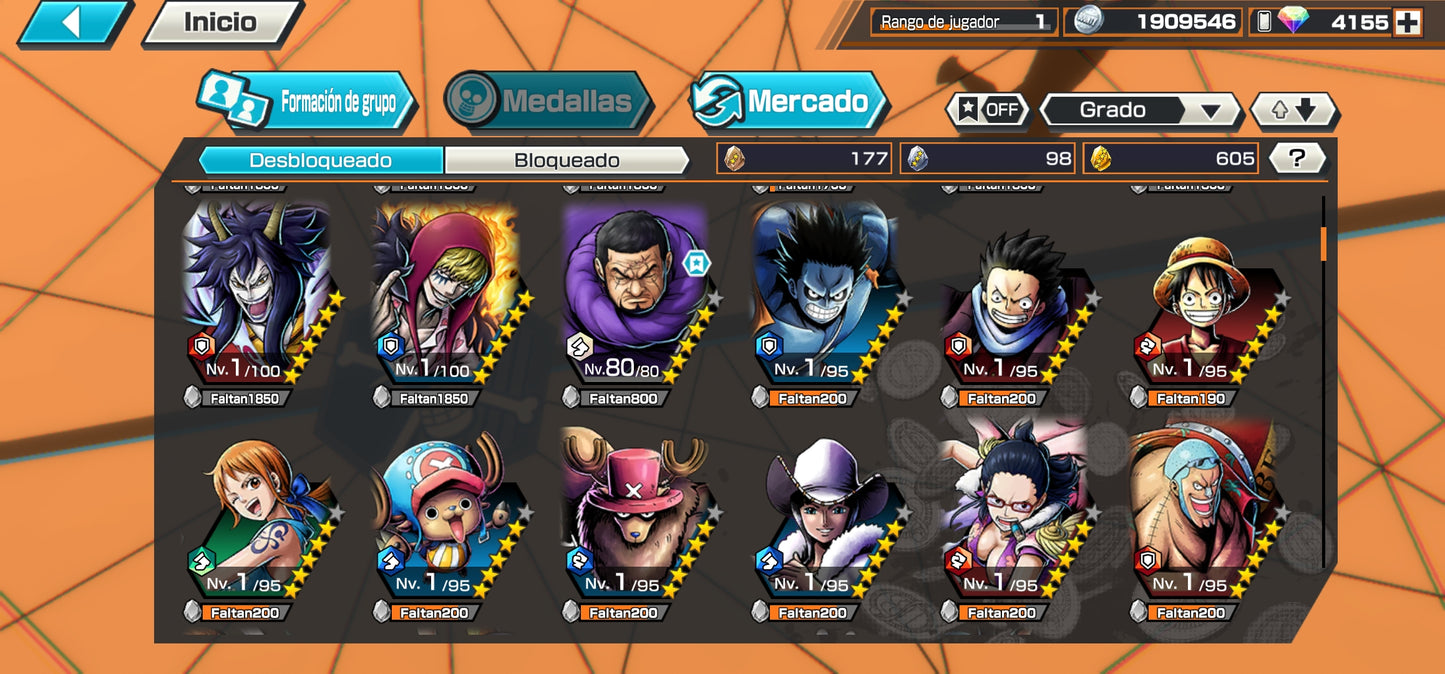
Task: Open the question mark help
Action: tap(1297, 158)
